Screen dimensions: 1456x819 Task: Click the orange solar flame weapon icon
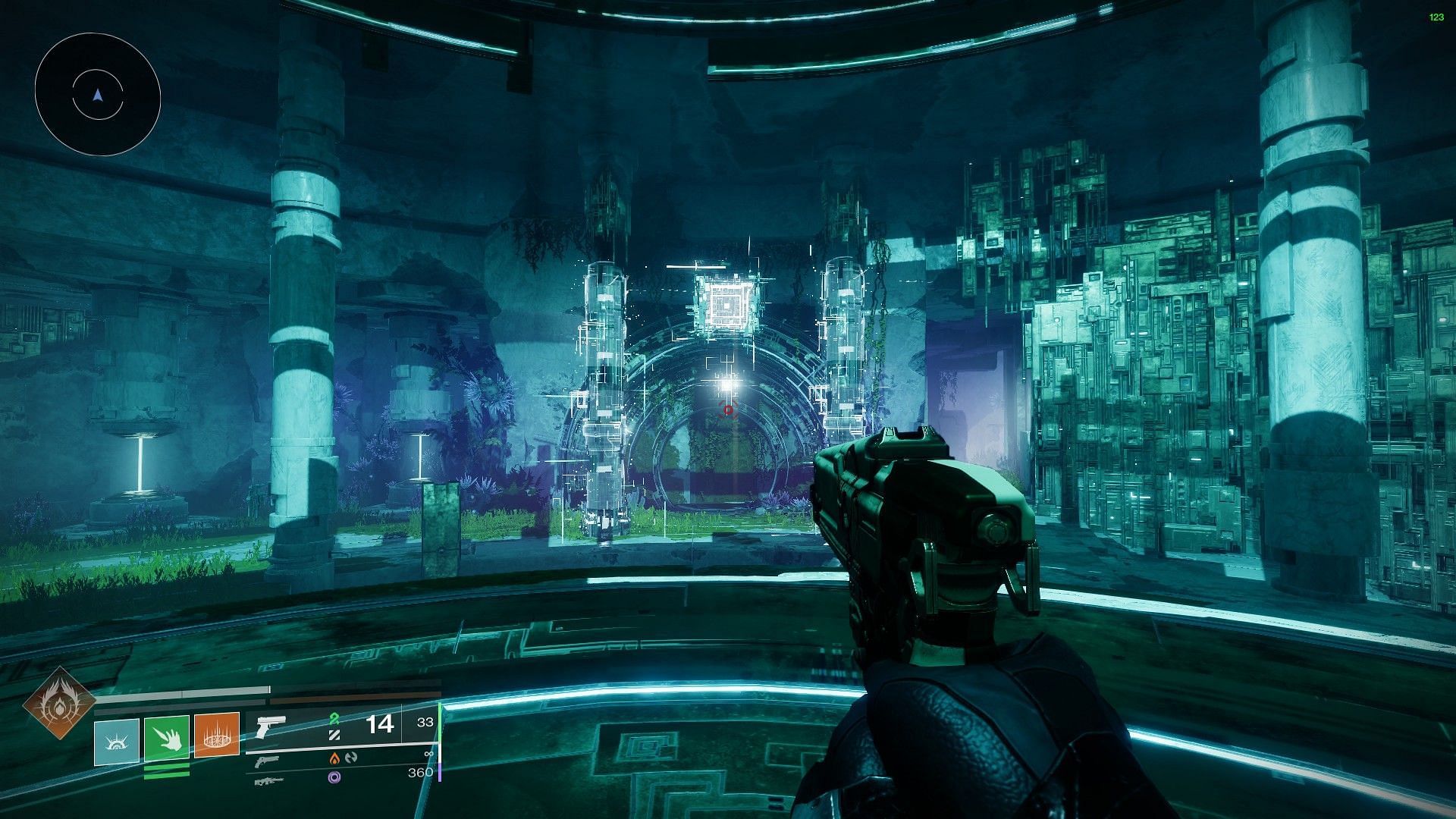pos(334,758)
